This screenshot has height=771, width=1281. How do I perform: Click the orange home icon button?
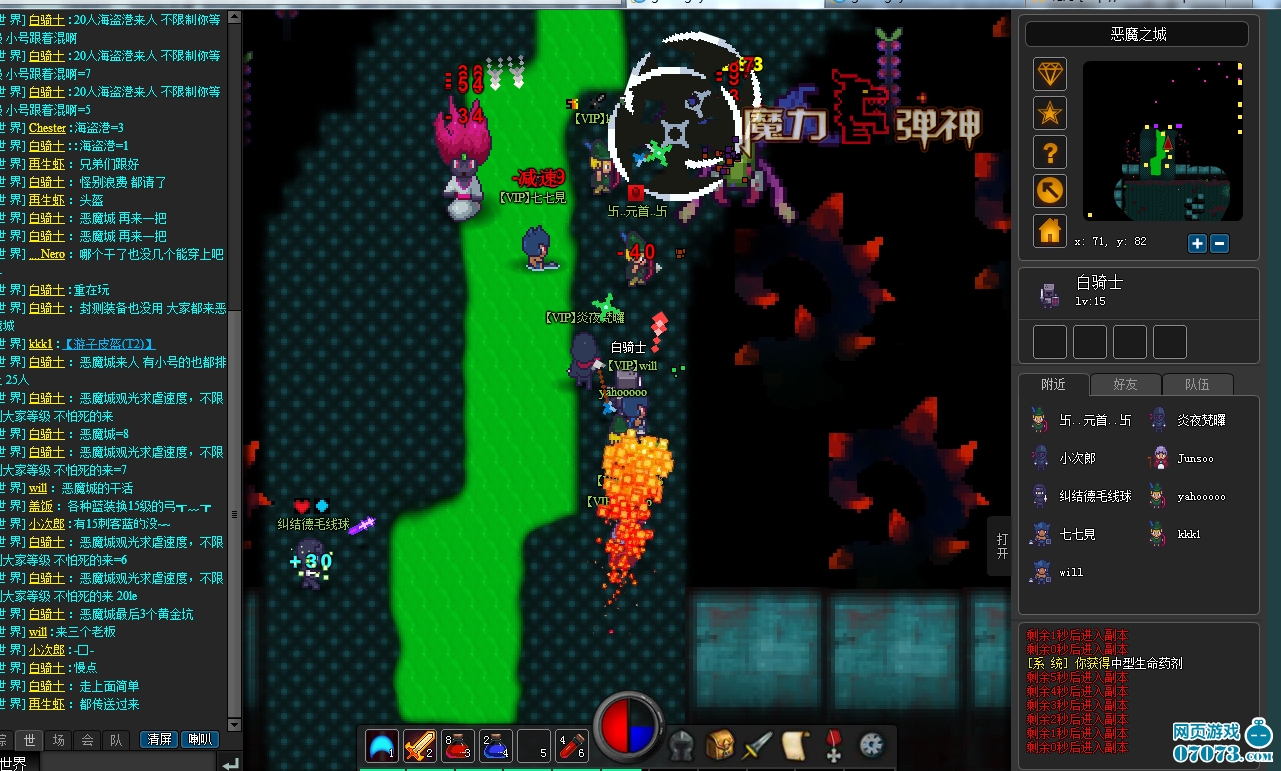tap(1049, 231)
